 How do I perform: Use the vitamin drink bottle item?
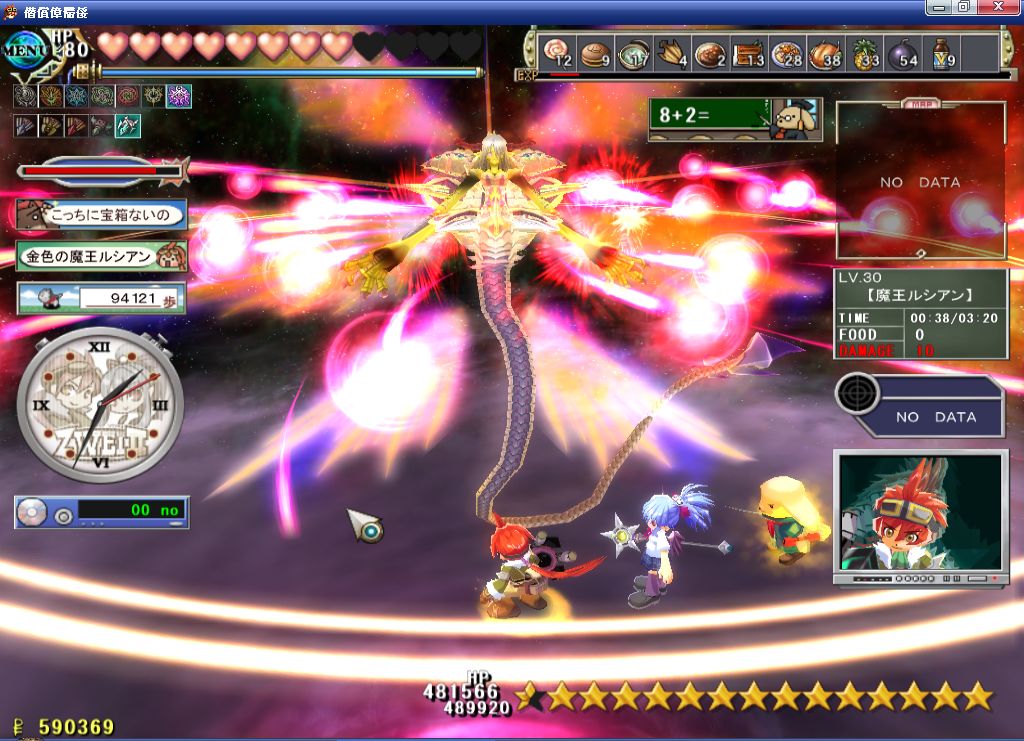942,52
